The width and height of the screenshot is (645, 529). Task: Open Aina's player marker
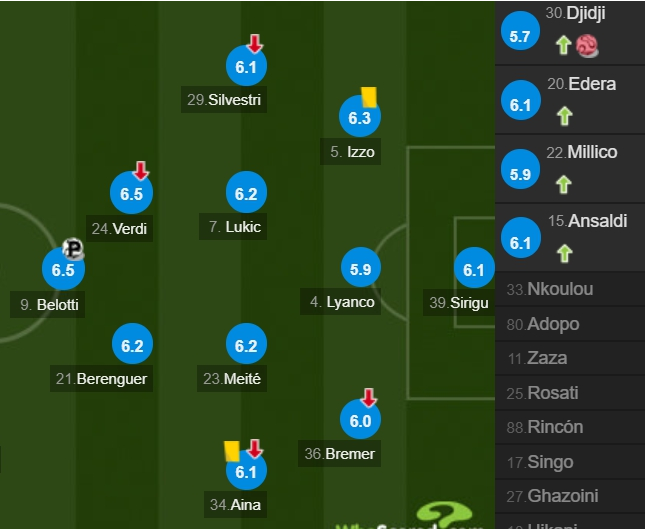pos(247,472)
